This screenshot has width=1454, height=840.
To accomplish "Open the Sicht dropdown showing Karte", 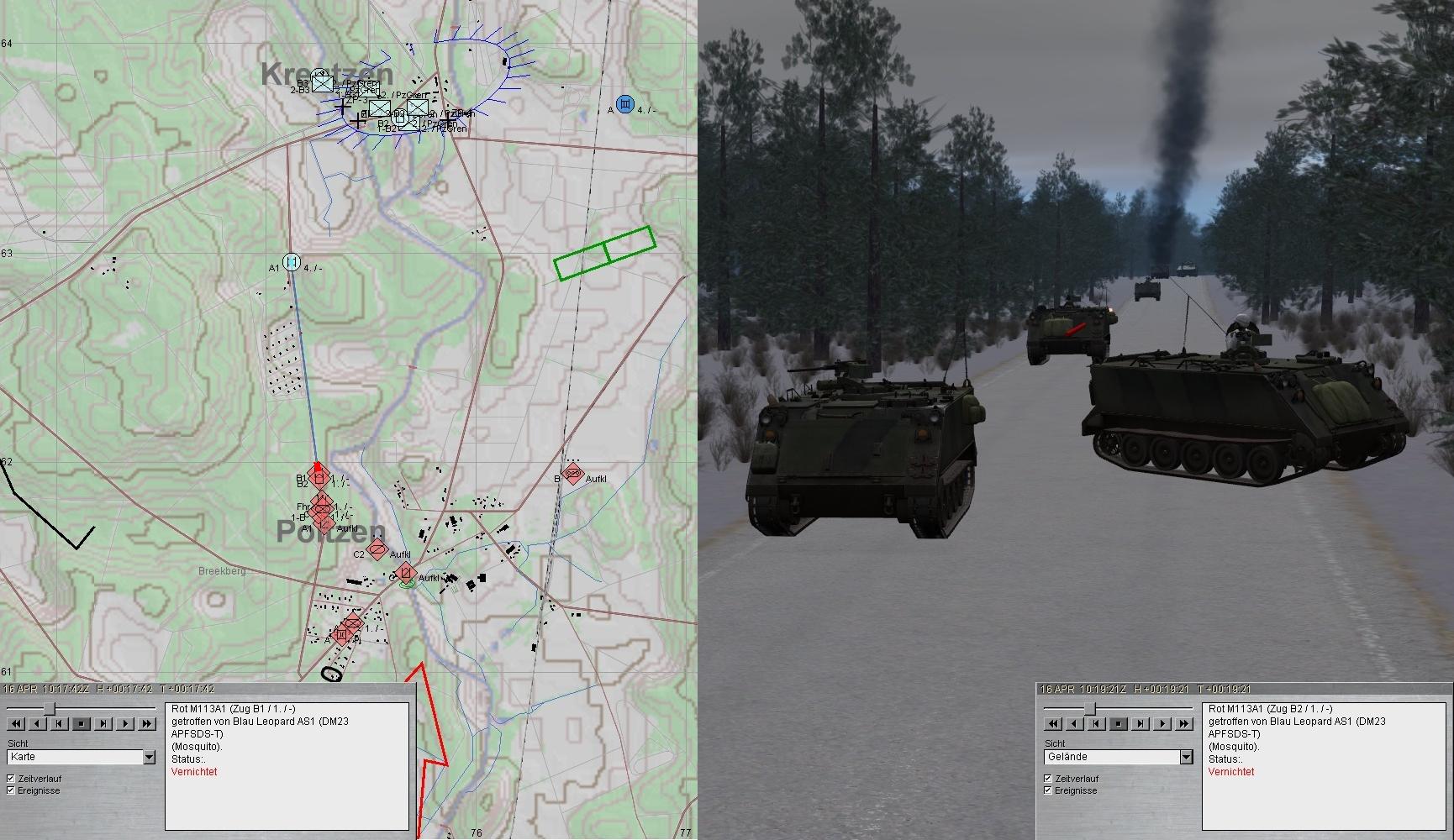I will coord(149,757).
